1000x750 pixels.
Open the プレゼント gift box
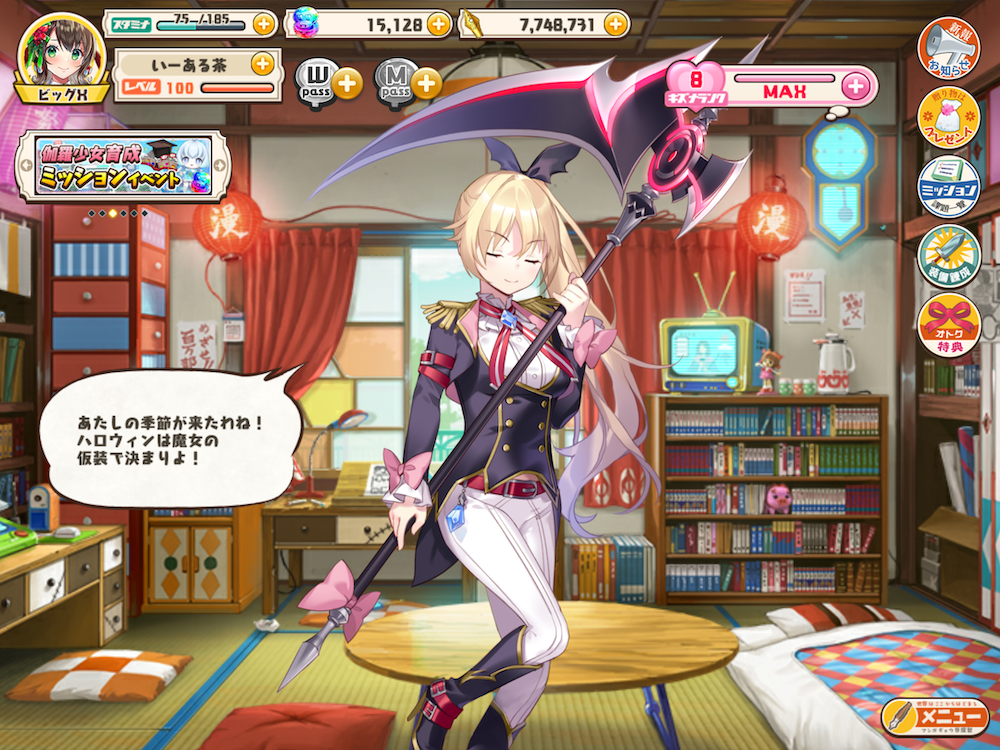pos(948,117)
